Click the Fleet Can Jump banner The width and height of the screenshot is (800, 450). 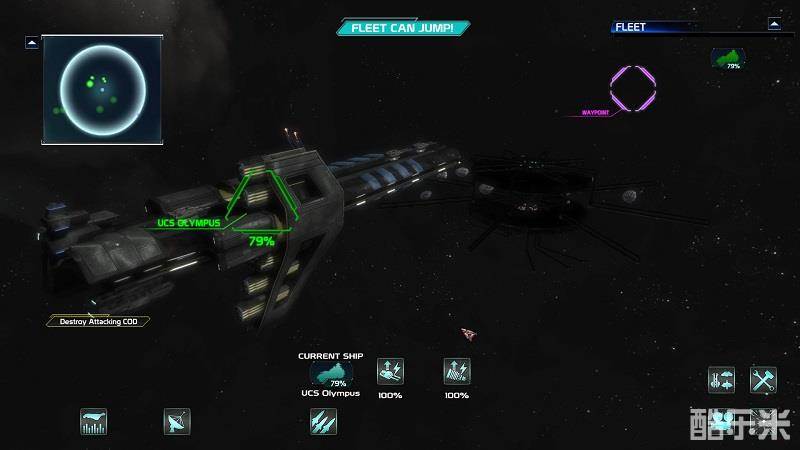click(x=403, y=28)
